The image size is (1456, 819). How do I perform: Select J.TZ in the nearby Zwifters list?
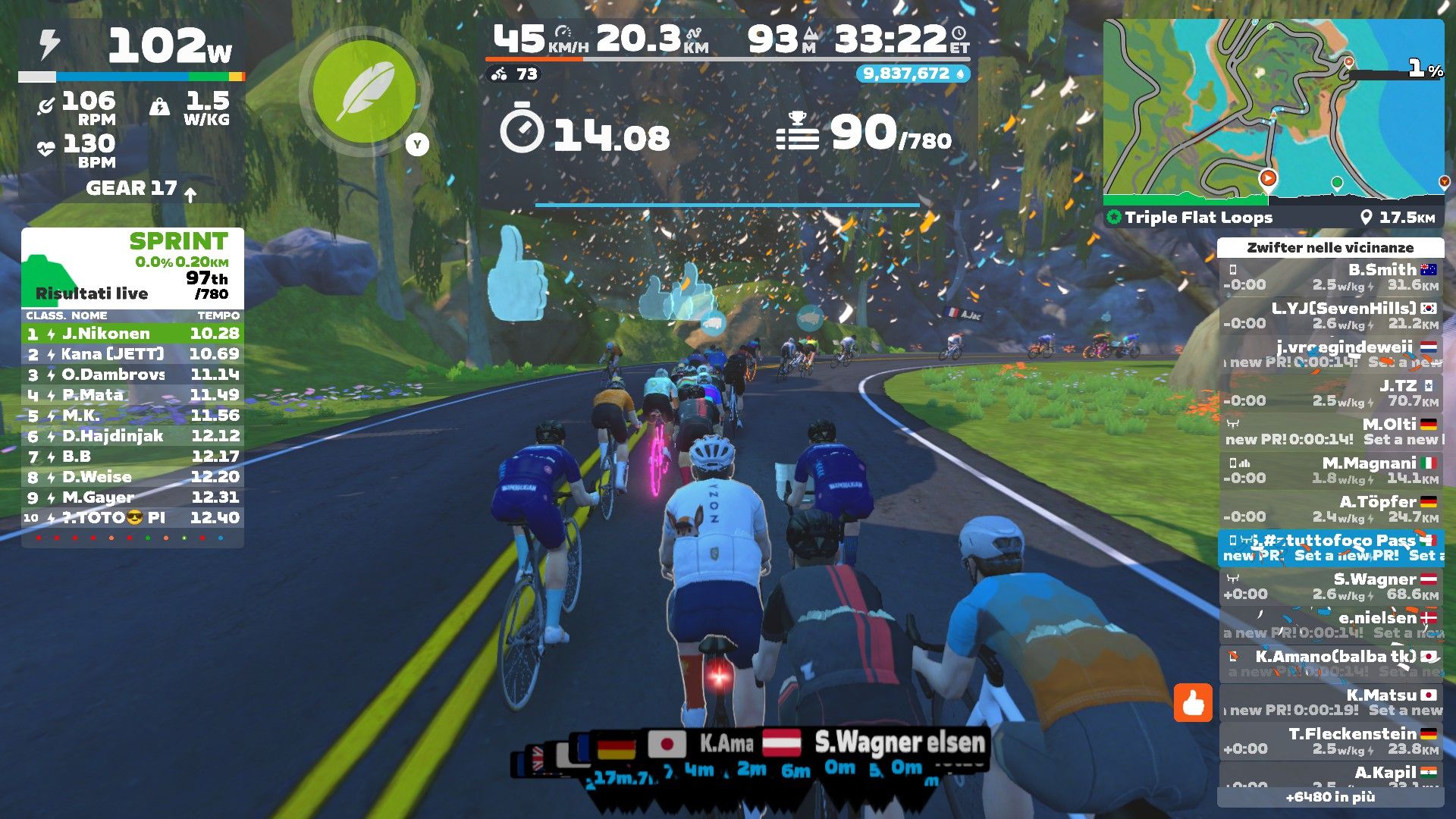(1331, 393)
